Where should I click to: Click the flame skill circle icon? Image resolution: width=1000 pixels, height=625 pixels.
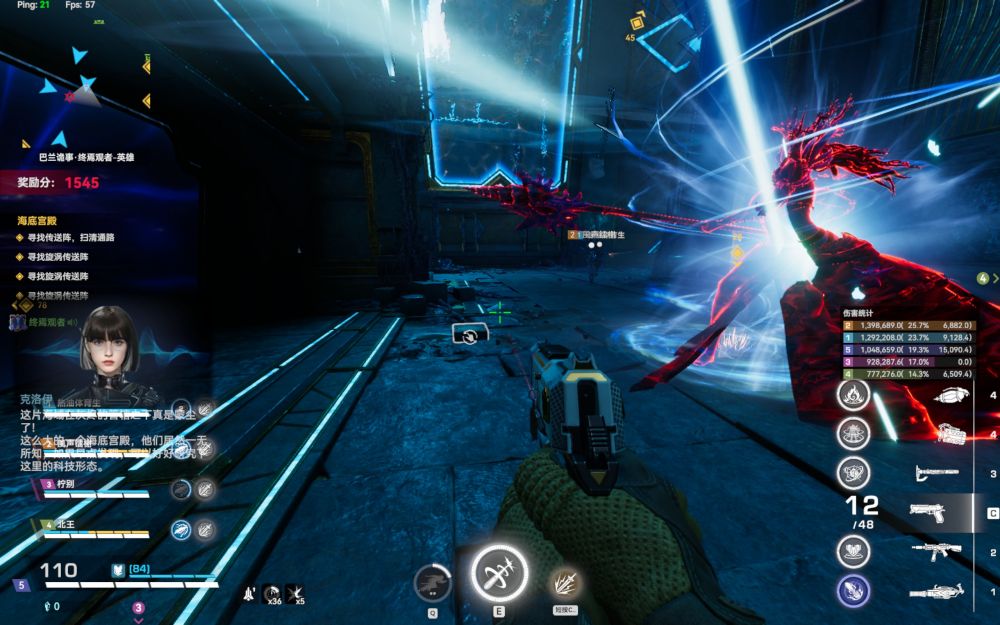[853, 395]
